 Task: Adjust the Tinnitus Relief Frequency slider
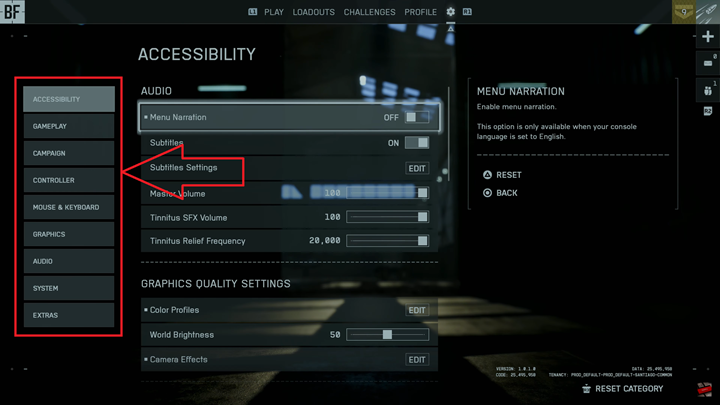tap(387, 241)
